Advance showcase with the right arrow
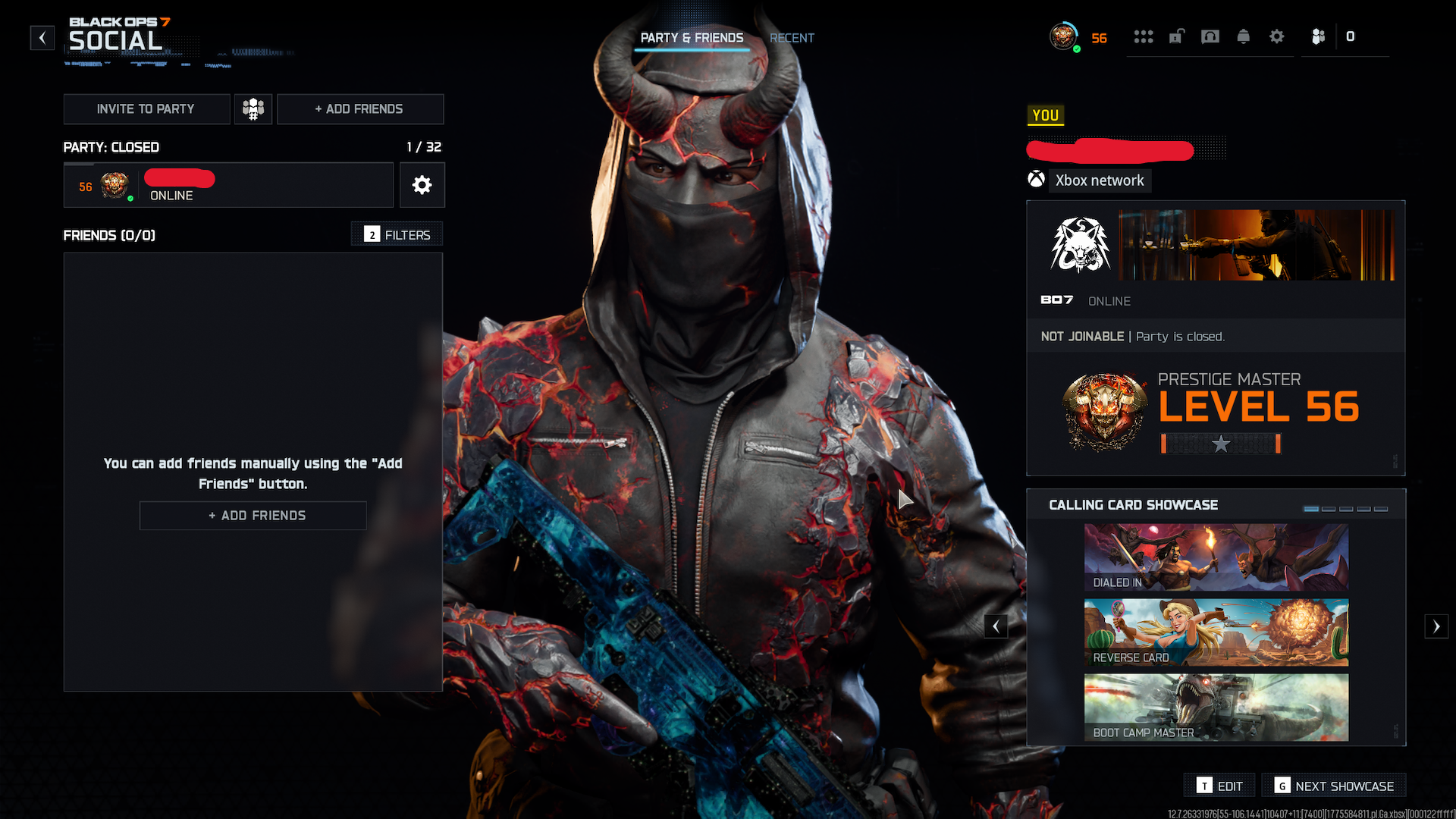 [1436, 626]
